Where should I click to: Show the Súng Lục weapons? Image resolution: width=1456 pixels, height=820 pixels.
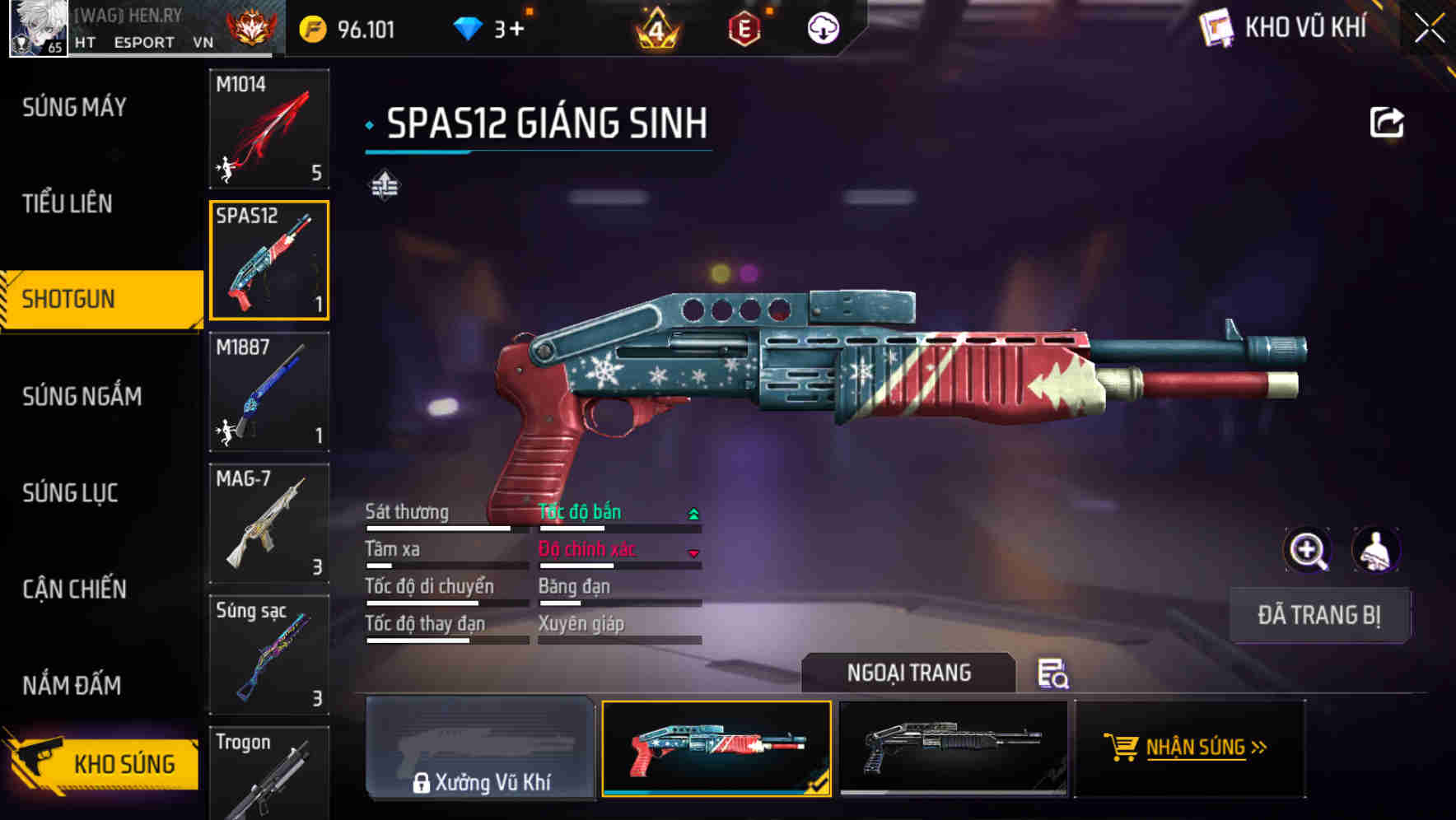click(x=70, y=492)
